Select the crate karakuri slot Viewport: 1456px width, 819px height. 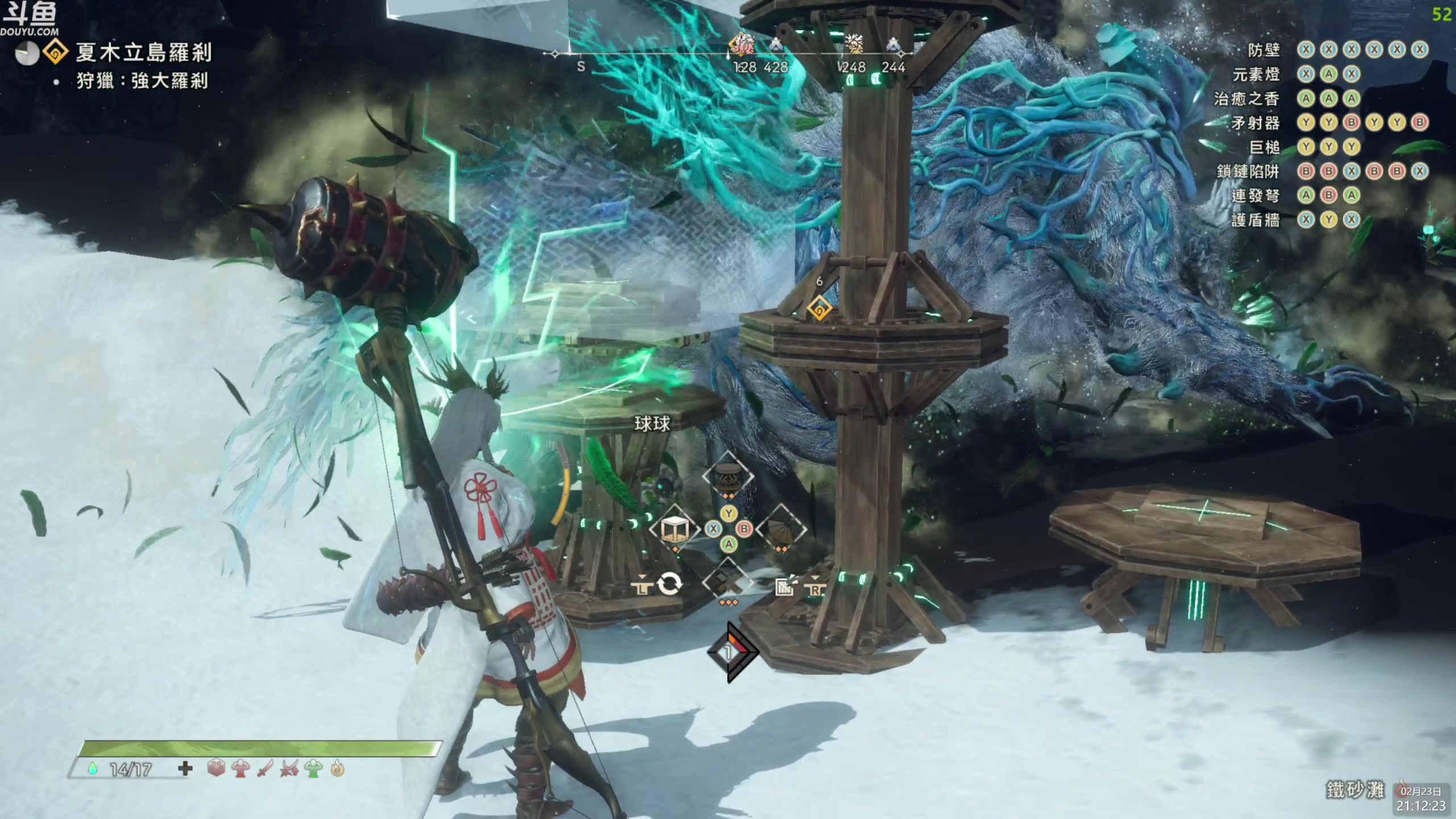click(x=675, y=530)
